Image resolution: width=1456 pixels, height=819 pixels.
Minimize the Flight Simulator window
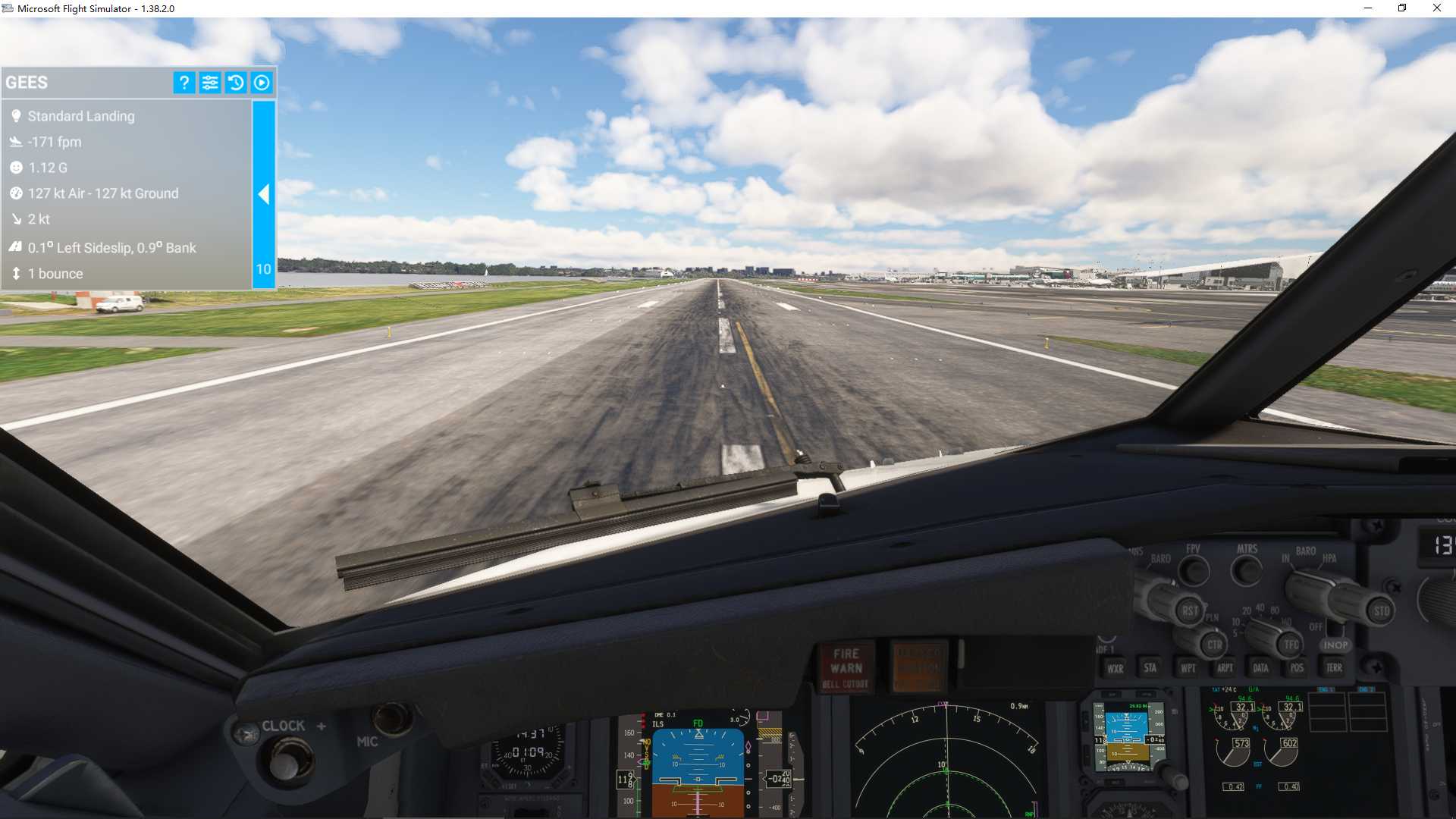[x=1368, y=8]
